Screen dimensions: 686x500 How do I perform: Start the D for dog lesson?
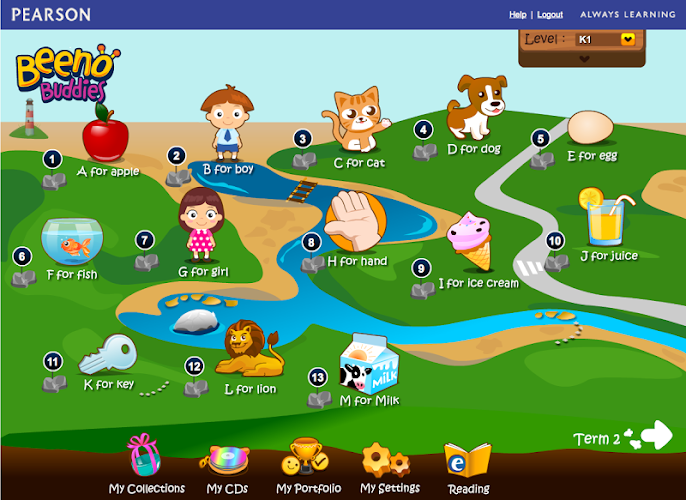point(477,107)
